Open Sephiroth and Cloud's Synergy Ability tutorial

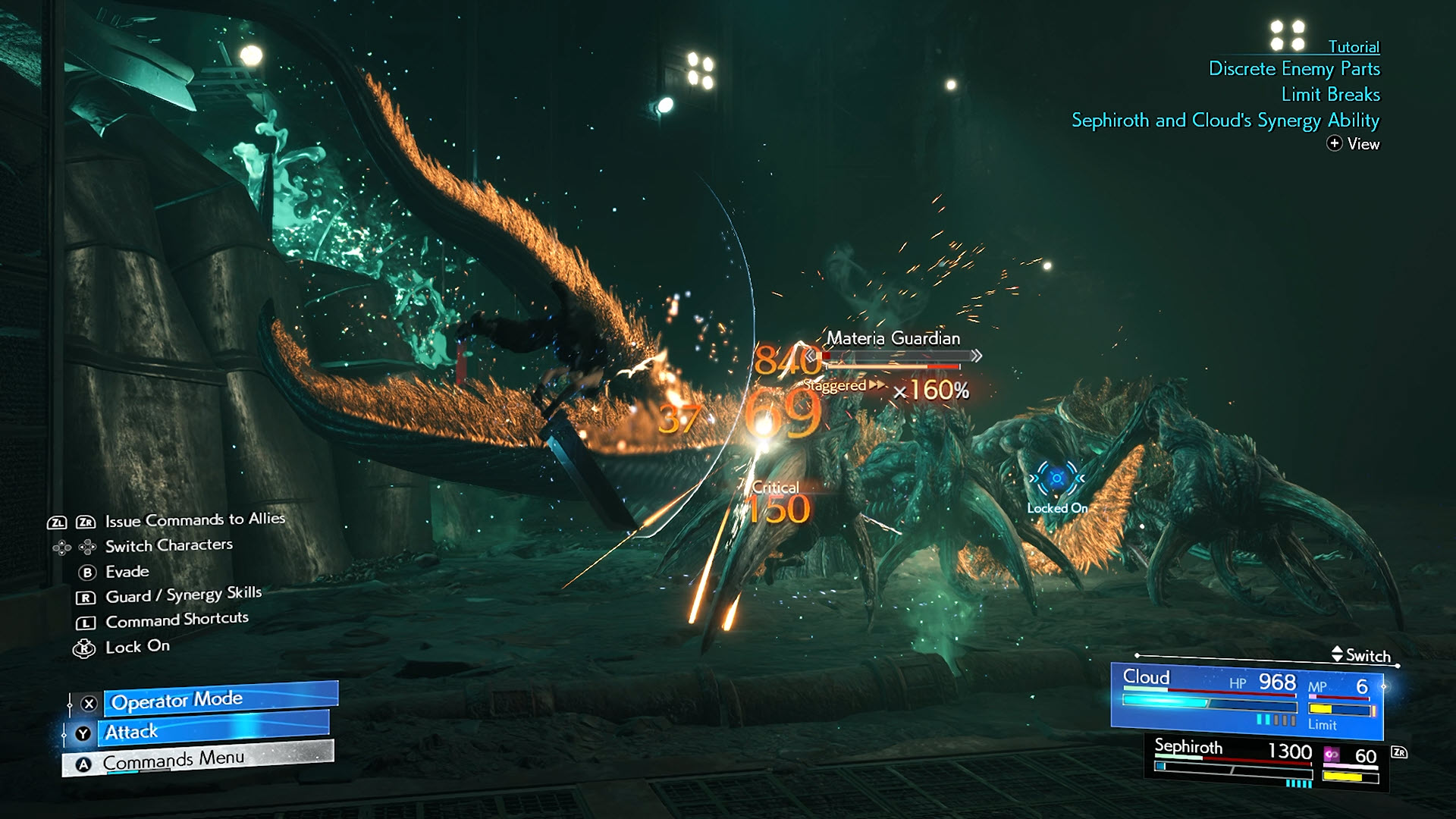click(1225, 121)
